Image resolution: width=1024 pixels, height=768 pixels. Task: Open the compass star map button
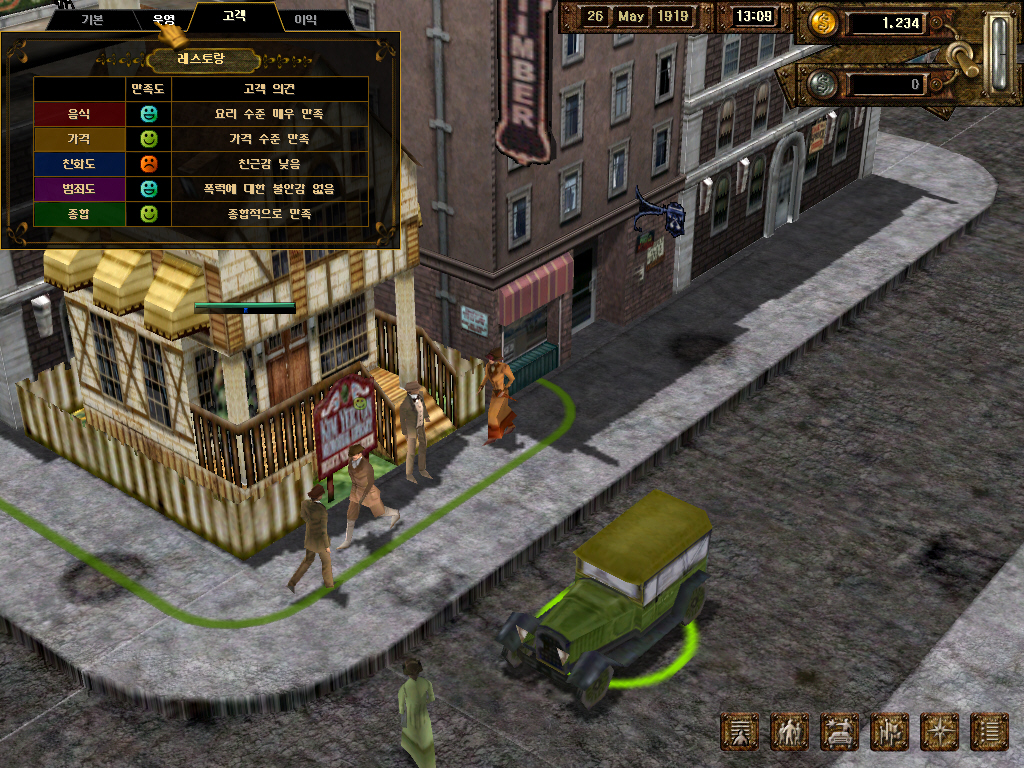(x=940, y=732)
